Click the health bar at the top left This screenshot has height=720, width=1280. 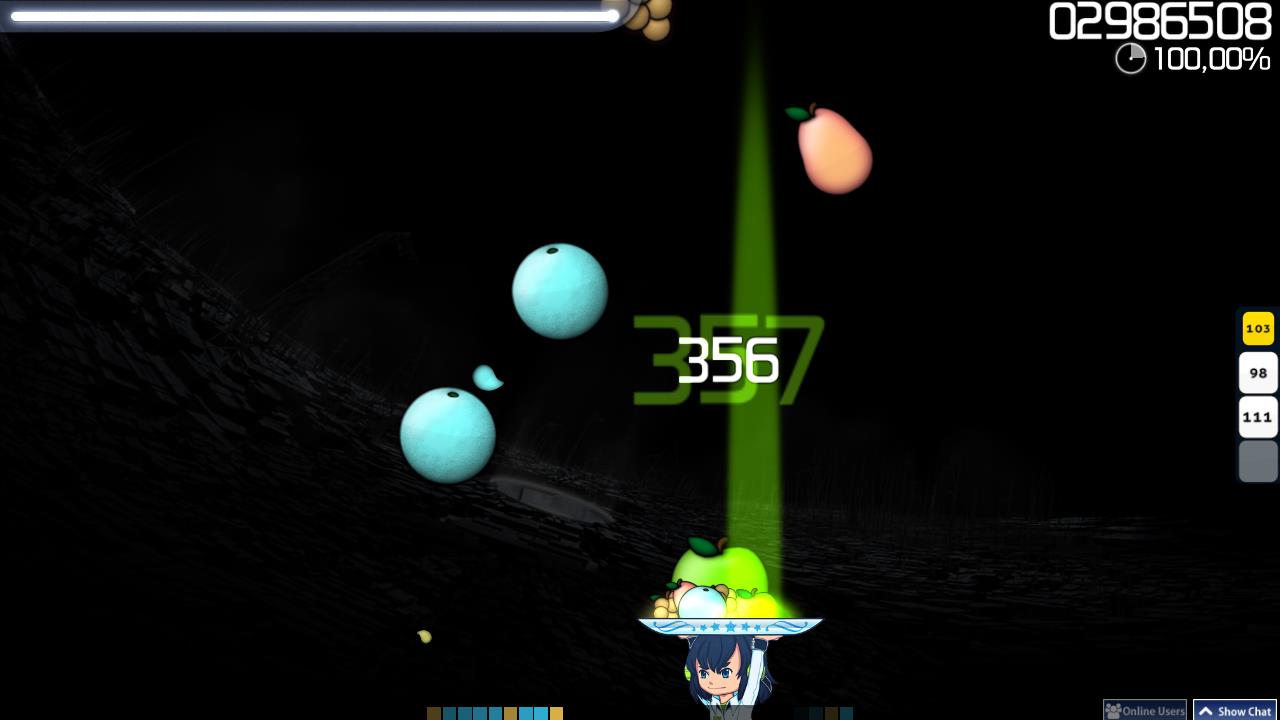pos(310,16)
